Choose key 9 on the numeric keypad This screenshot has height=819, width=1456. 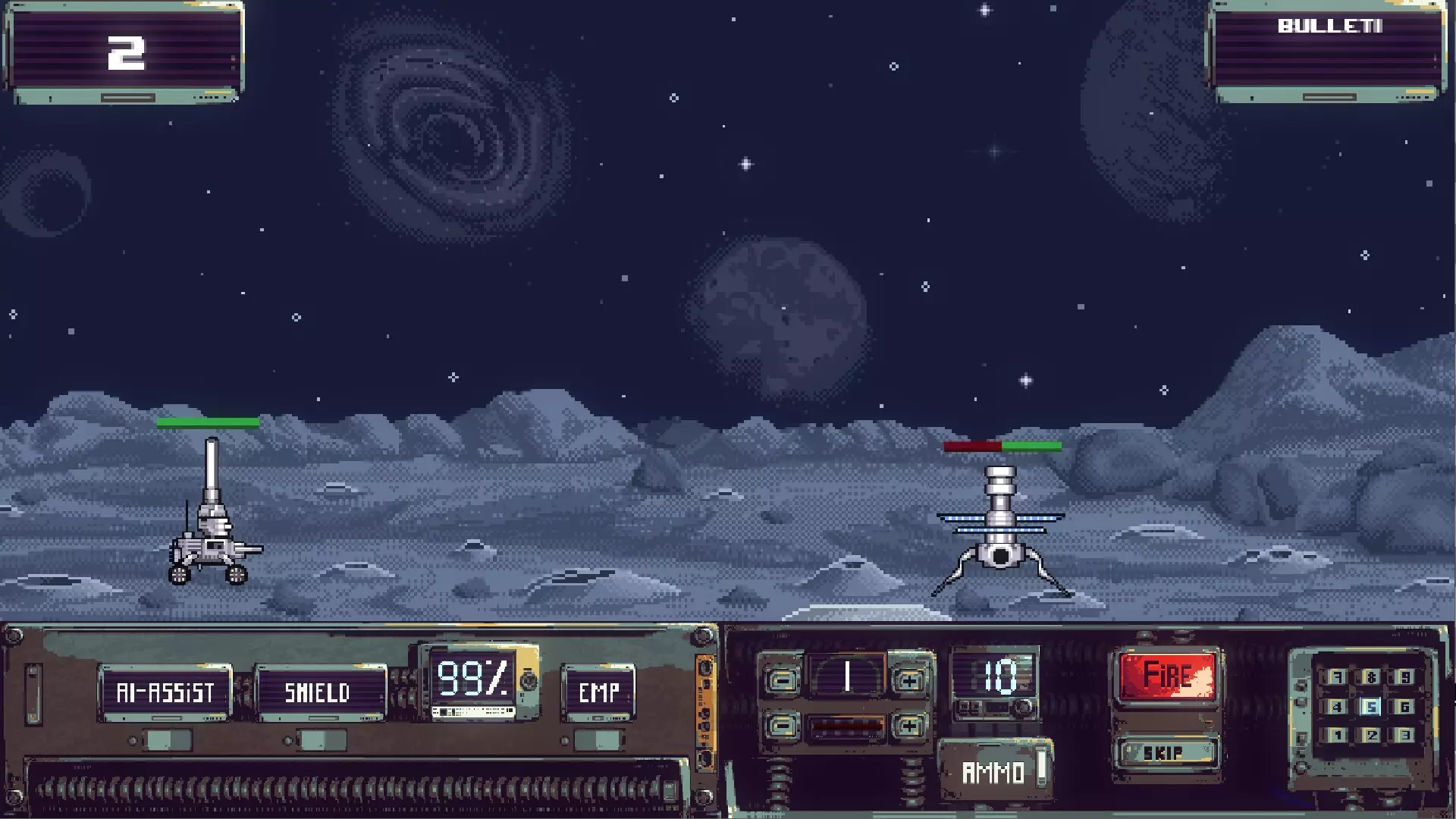[x=1404, y=677]
